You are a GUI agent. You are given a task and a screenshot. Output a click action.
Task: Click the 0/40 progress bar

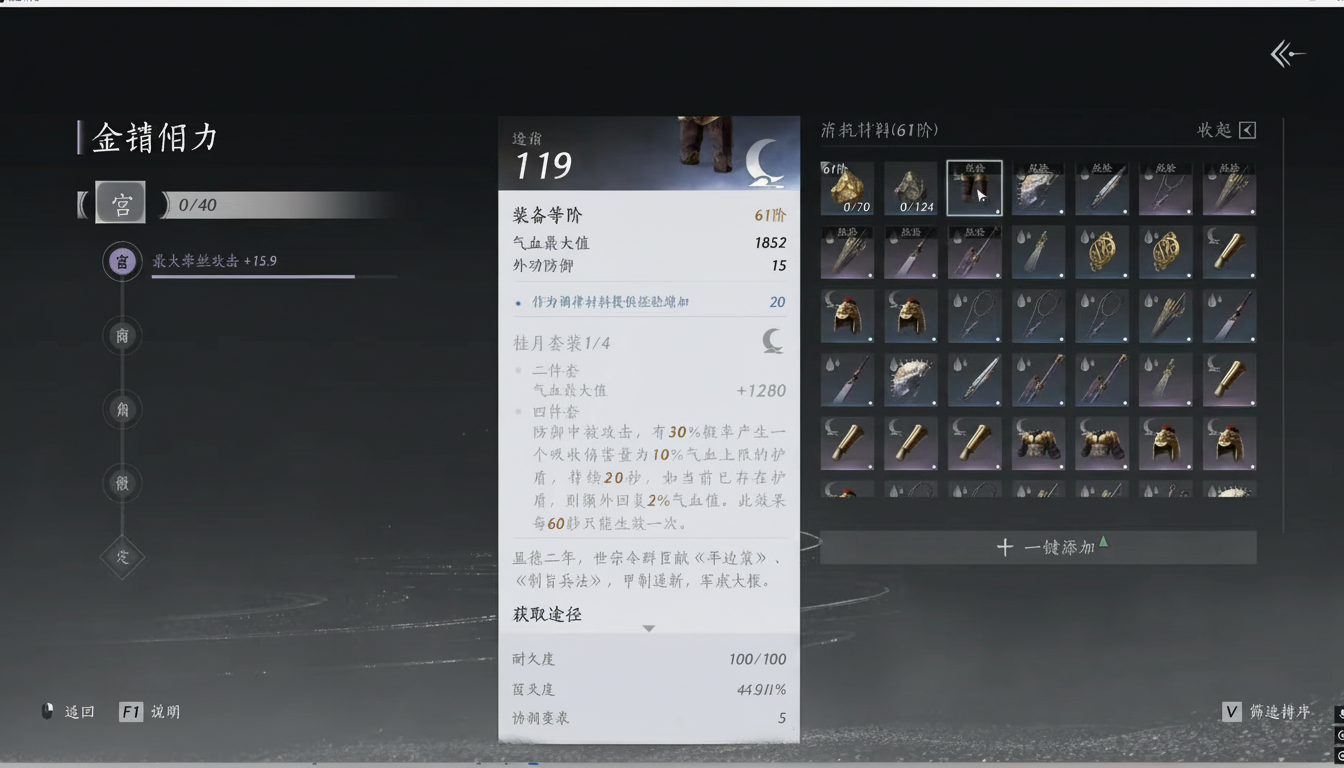point(280,202)
